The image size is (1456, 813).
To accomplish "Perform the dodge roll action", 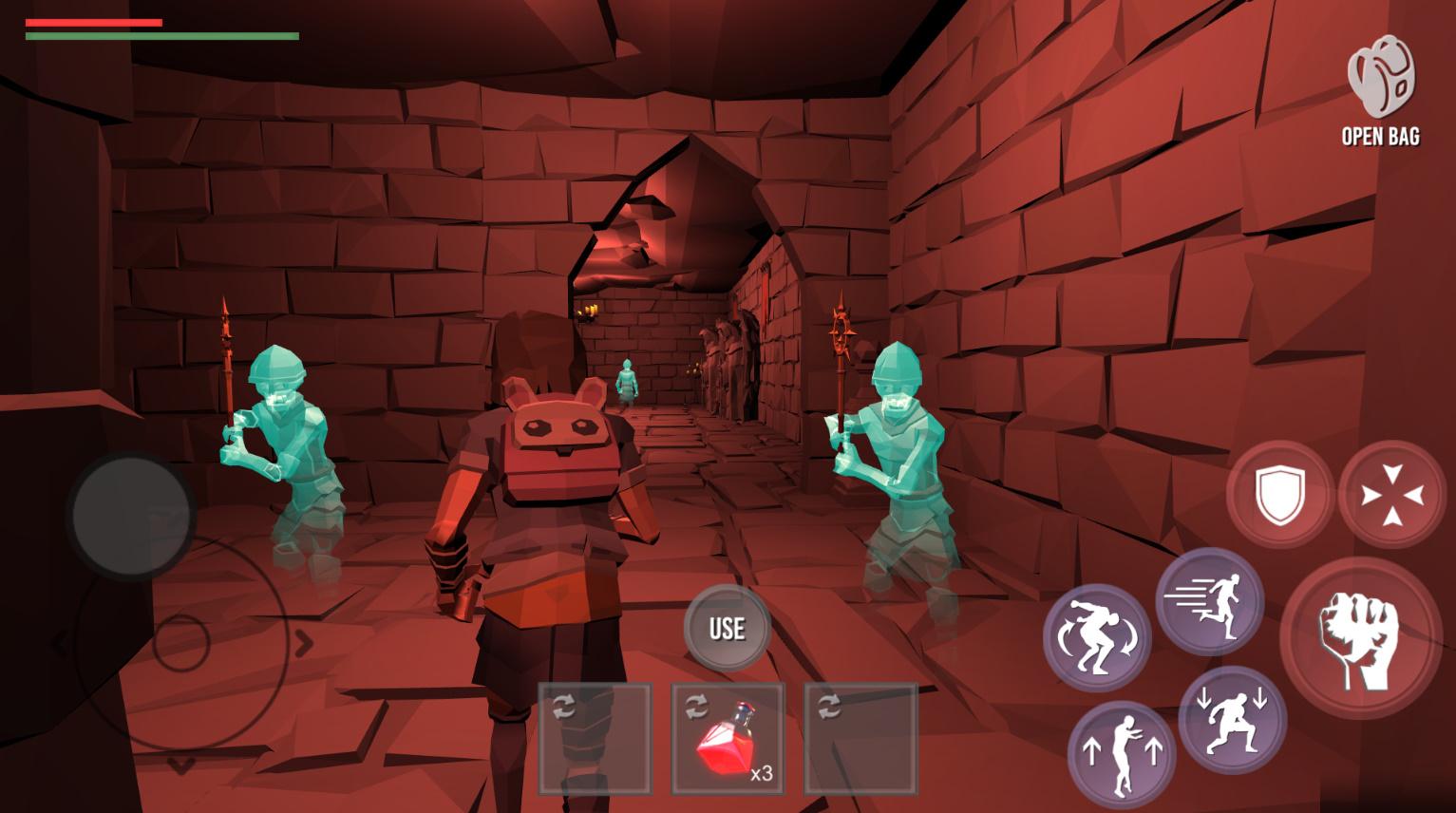I will [x=1097, y=637].
